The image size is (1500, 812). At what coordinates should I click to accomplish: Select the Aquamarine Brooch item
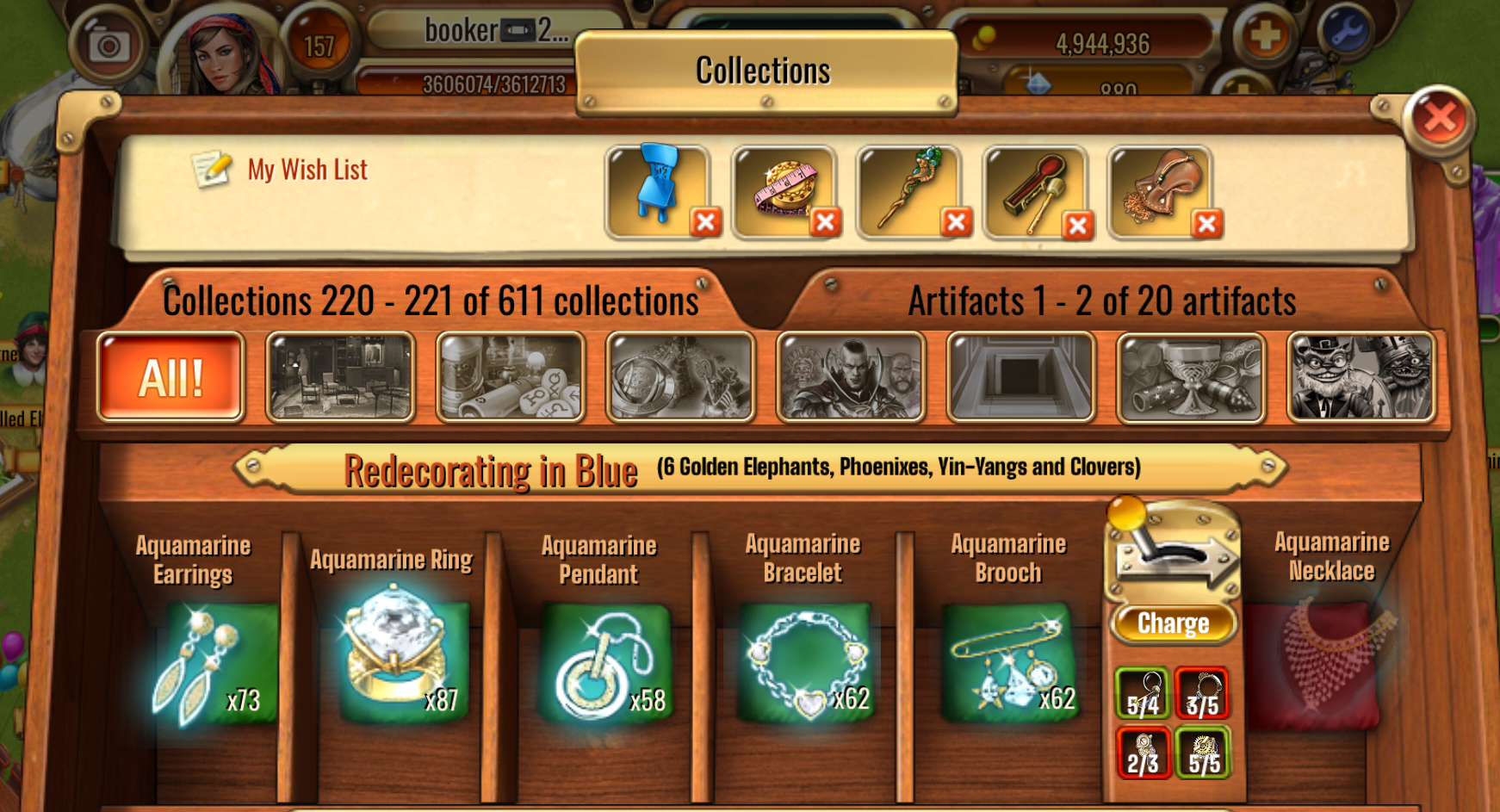(x=1009, y=663)
